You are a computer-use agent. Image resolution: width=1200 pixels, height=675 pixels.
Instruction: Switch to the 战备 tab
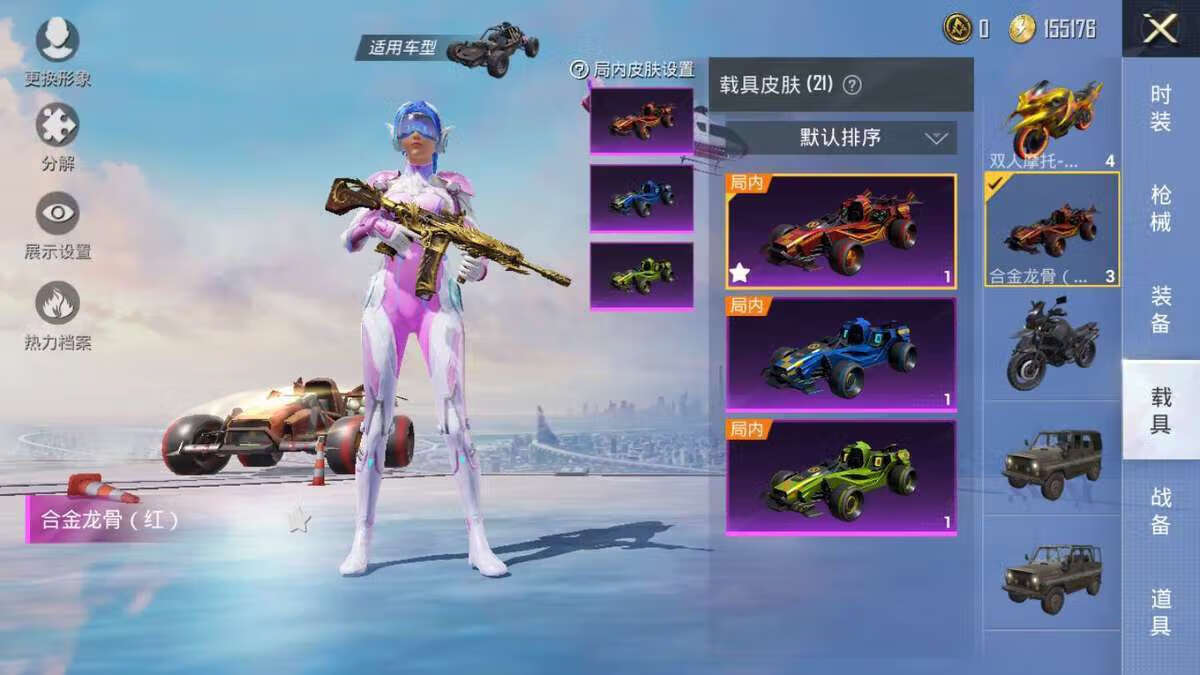tap(1160, 511)
